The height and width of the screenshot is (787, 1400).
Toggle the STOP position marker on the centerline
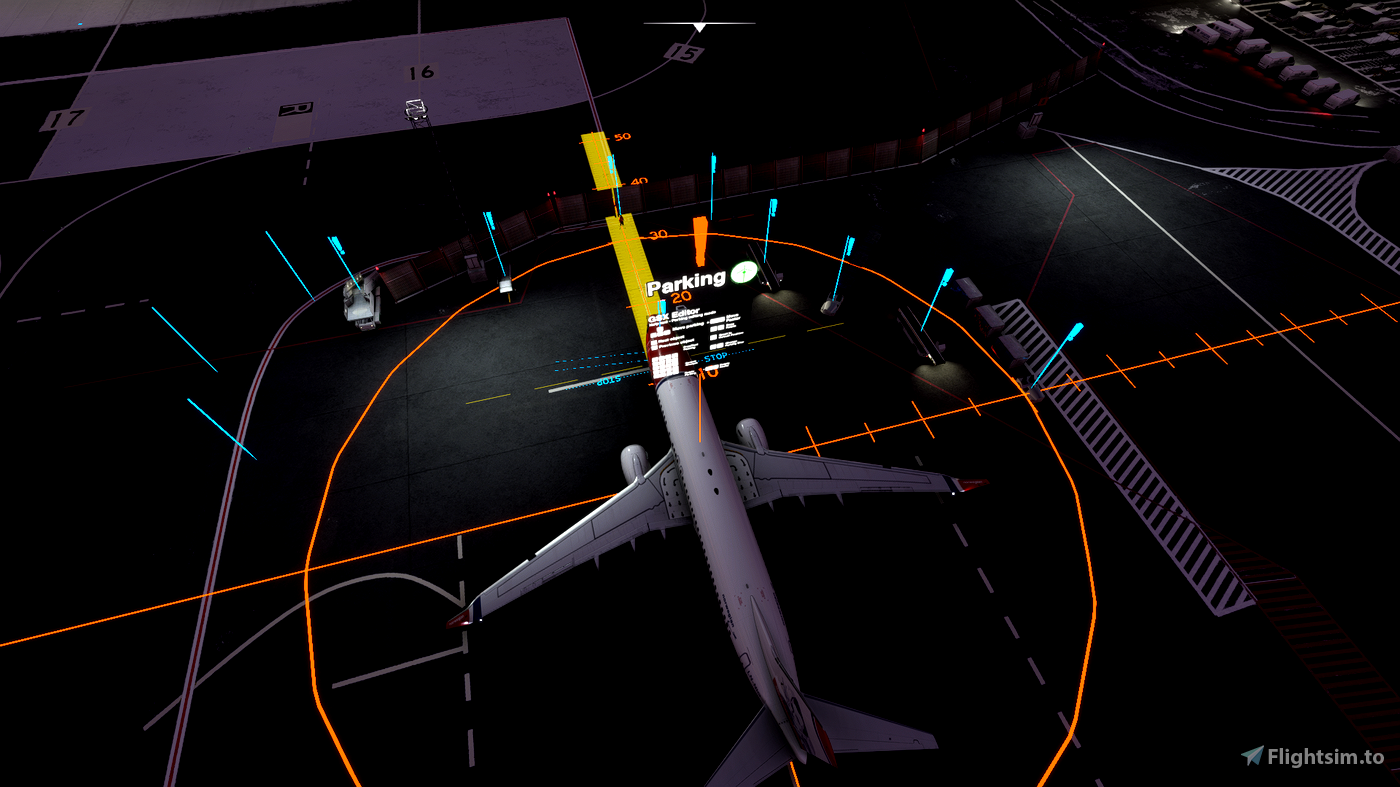[715, 356]
